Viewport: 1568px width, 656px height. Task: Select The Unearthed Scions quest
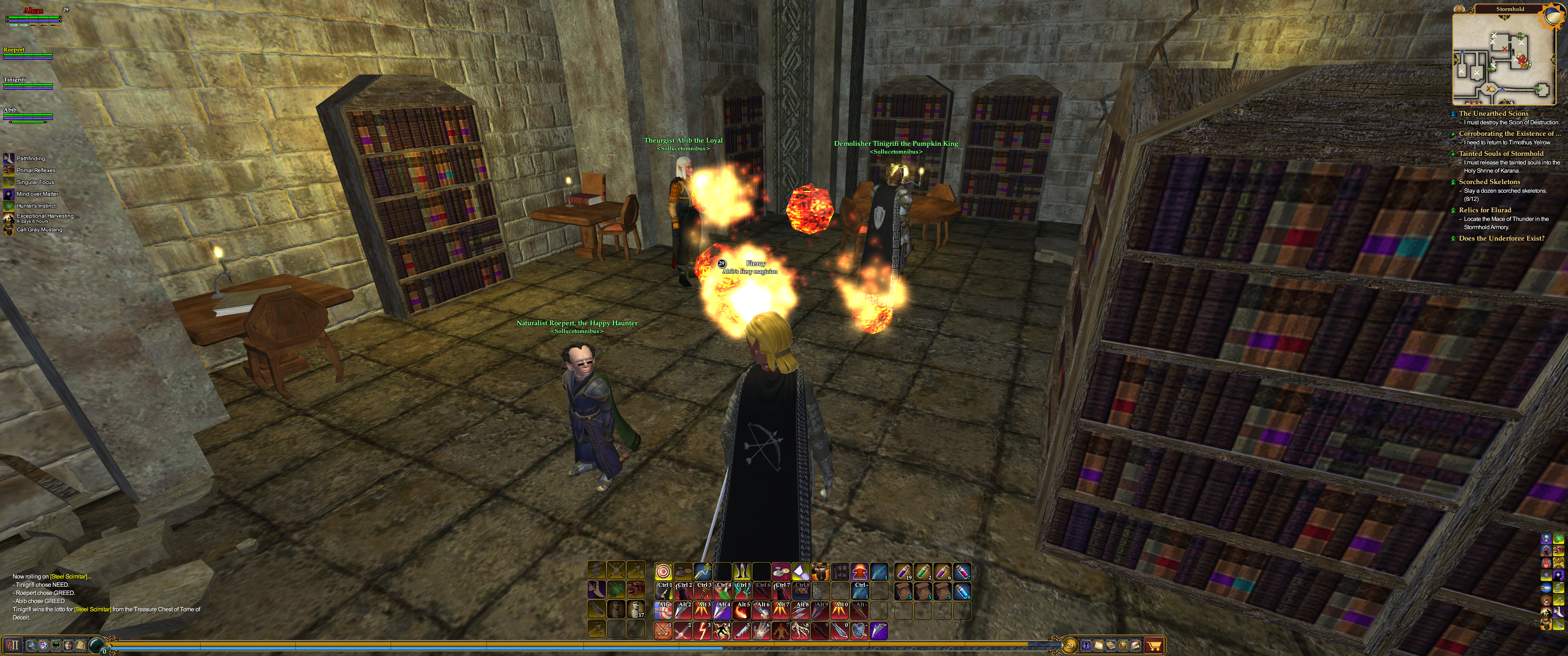(x=1493, y=113)
